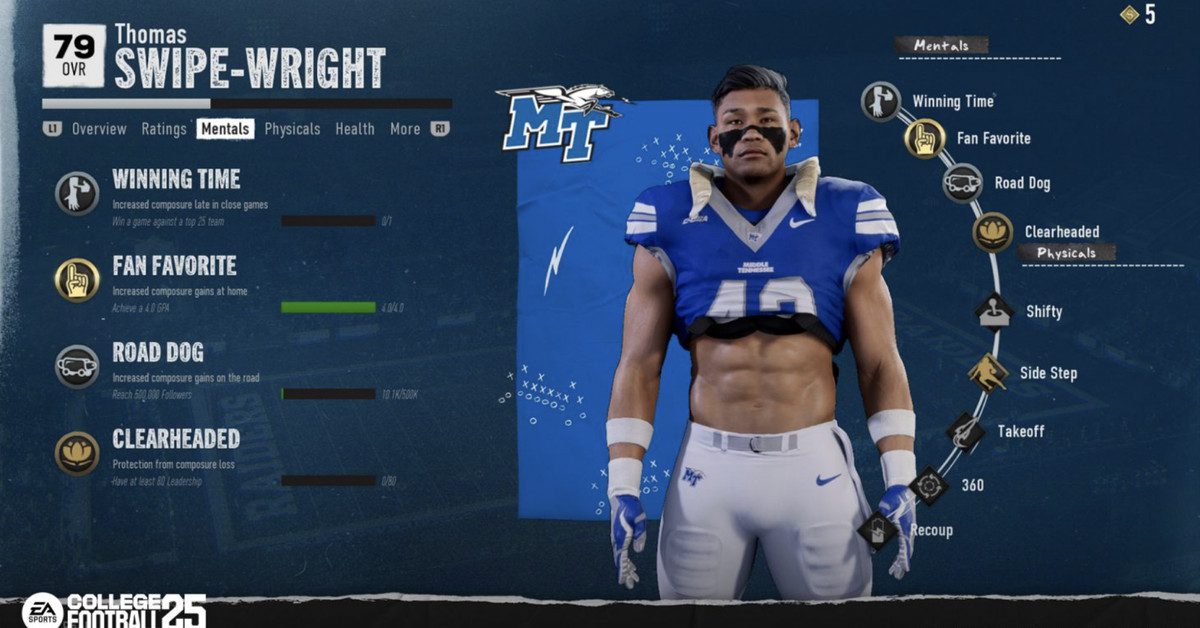
Task: Switch to the Health tab
Action: click(355, 129)
